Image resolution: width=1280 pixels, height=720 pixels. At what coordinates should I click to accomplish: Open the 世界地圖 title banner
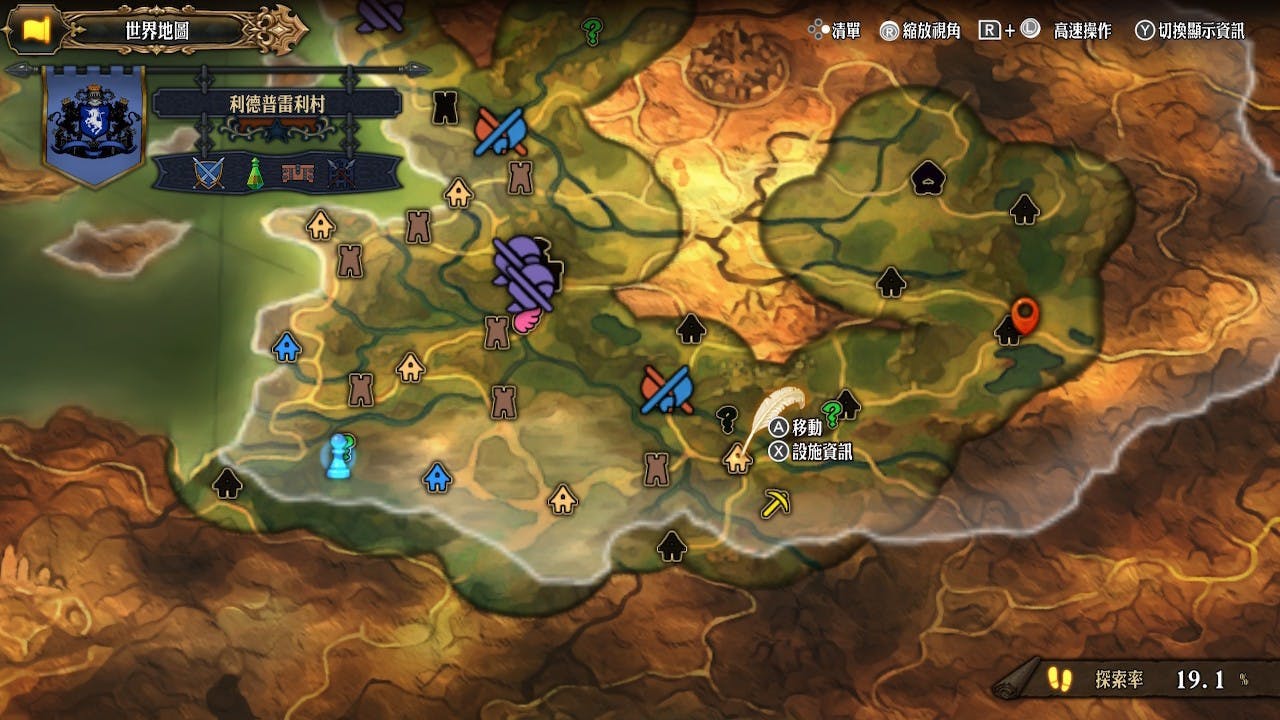pos(158,30)
